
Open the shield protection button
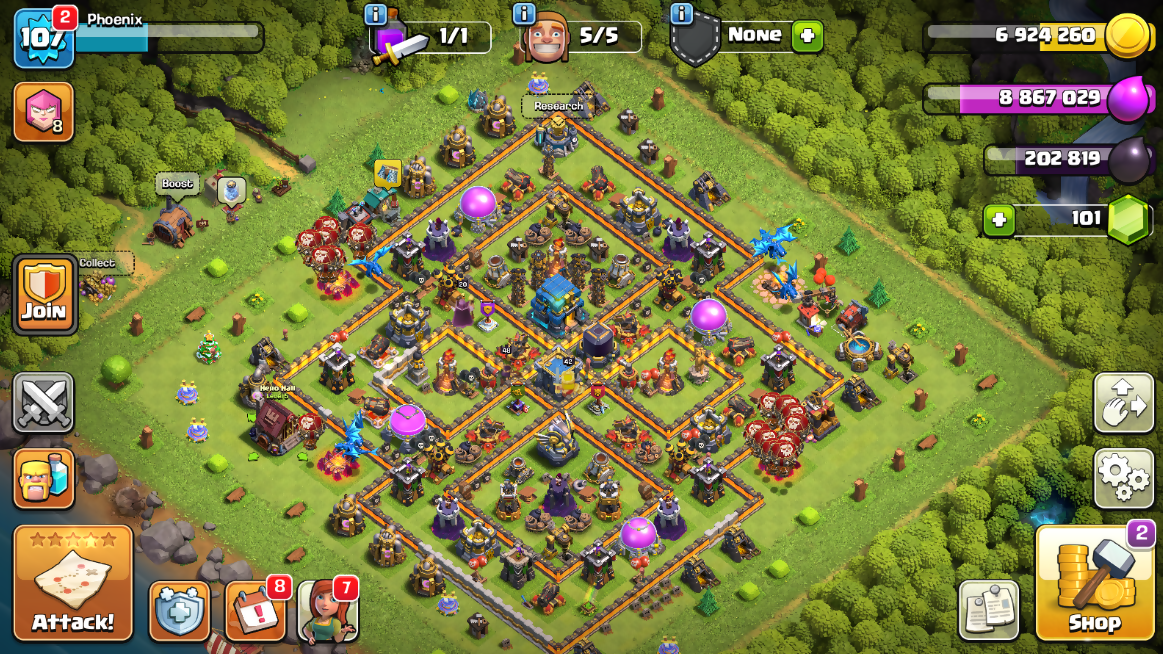[180, 610]
